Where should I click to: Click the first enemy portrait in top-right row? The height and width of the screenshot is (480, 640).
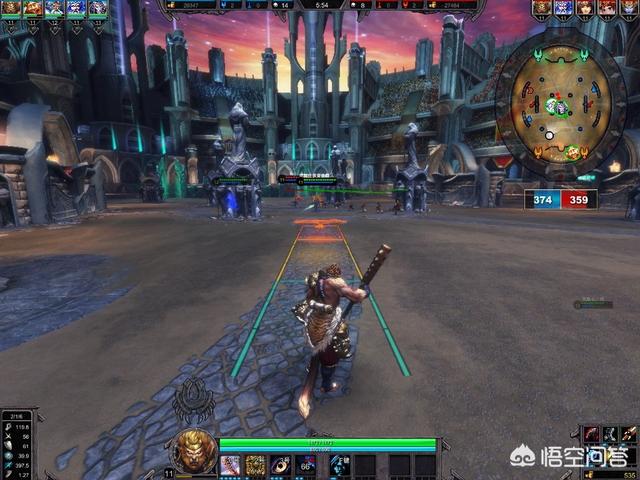[541, 8]
